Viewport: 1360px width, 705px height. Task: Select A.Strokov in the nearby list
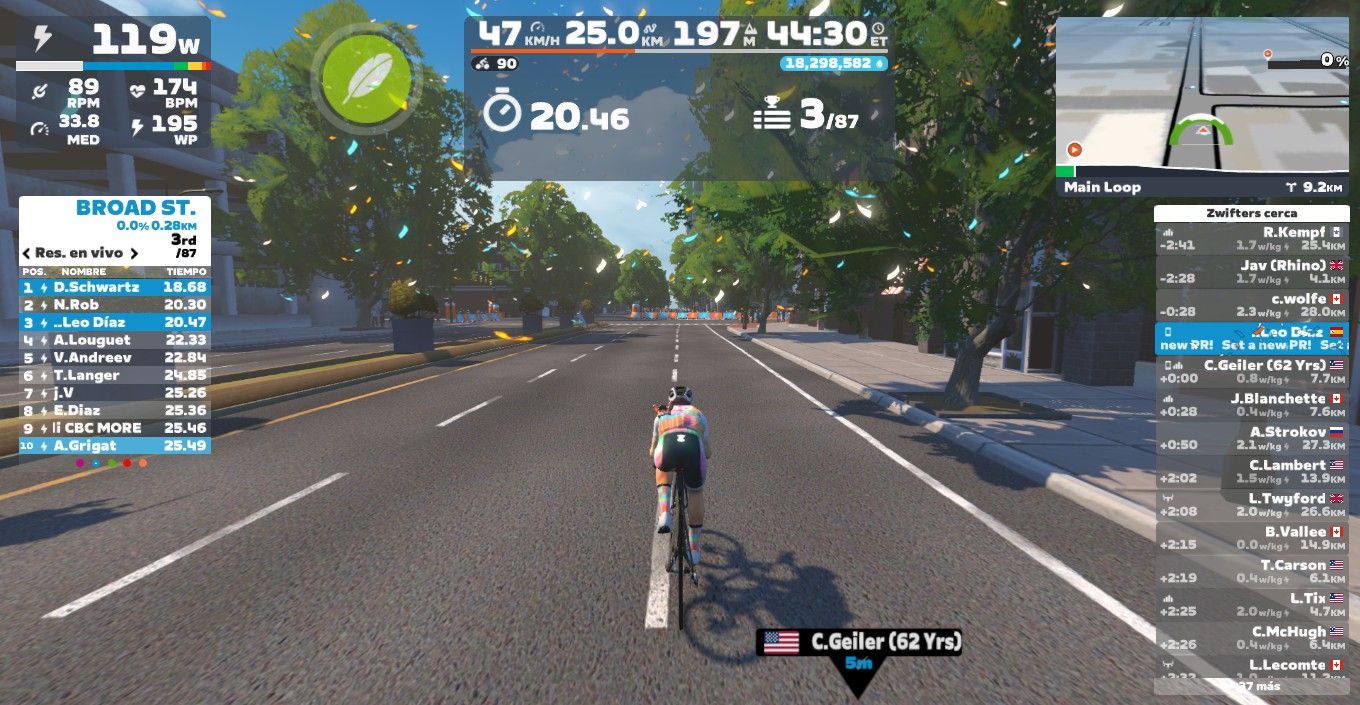click(x=1251, y=438)
